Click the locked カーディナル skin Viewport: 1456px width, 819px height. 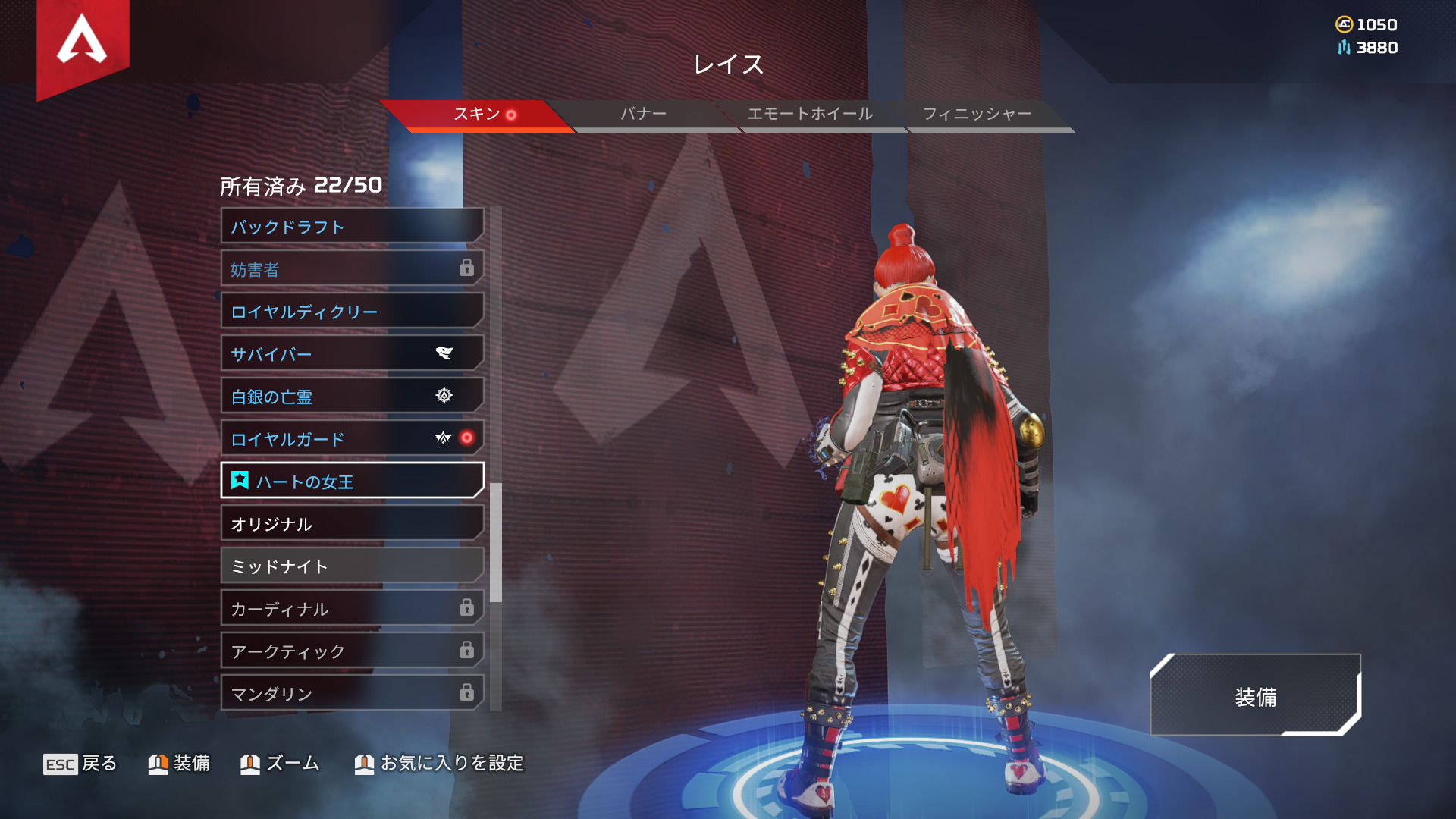352,609
